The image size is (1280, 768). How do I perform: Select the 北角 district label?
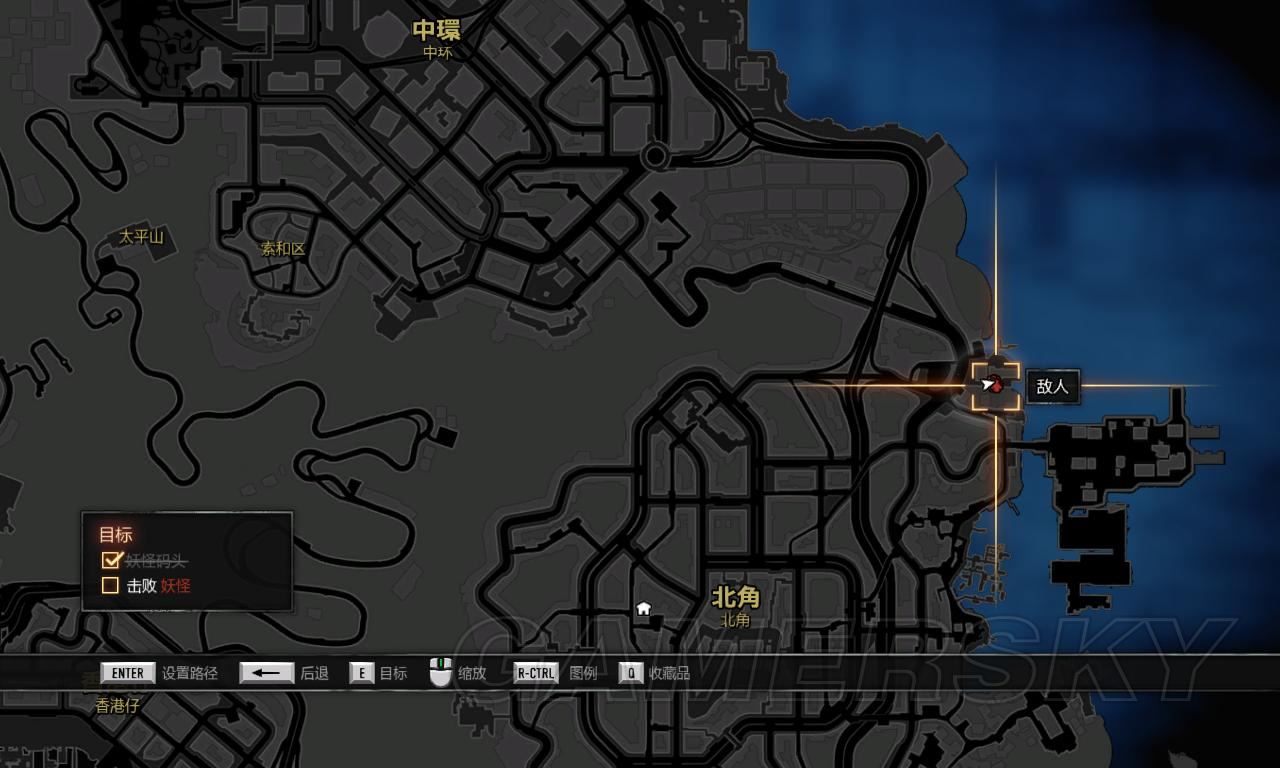[x=735, y=598]
